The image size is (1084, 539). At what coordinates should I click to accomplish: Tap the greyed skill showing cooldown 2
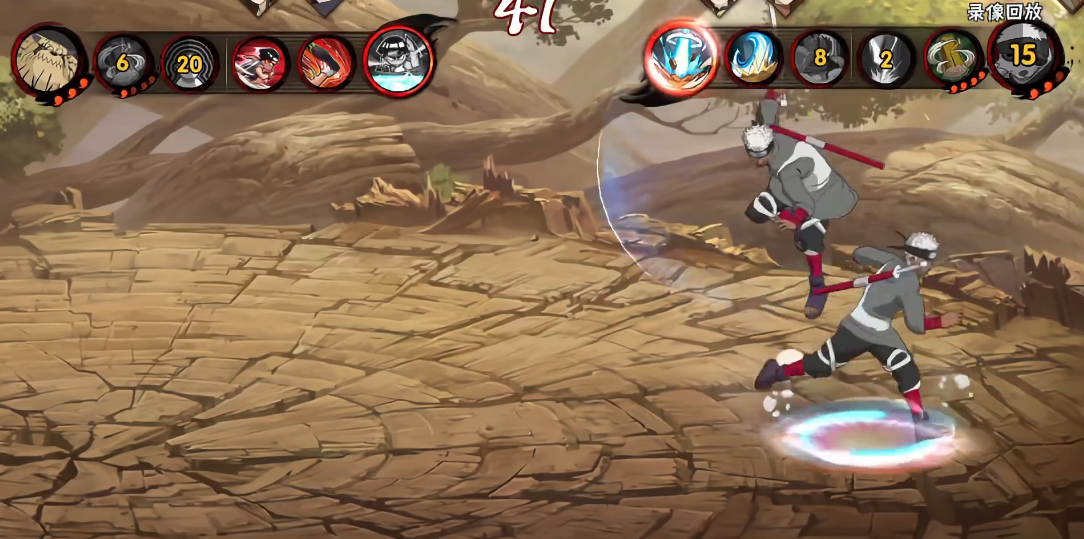[886, 58]
